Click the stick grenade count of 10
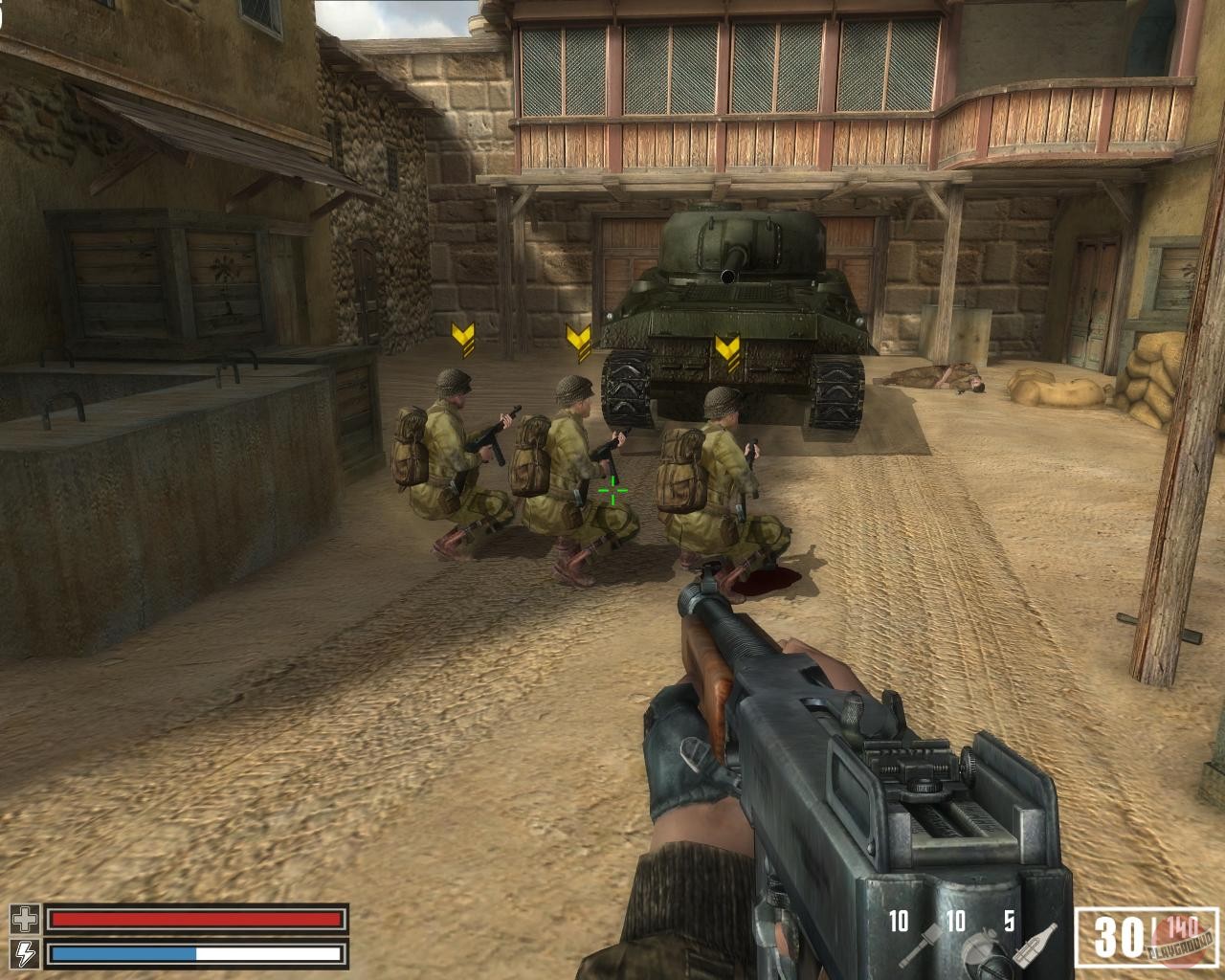This screenshot has height=980, width=1225. pyautogui.click(x=898, y=923)
